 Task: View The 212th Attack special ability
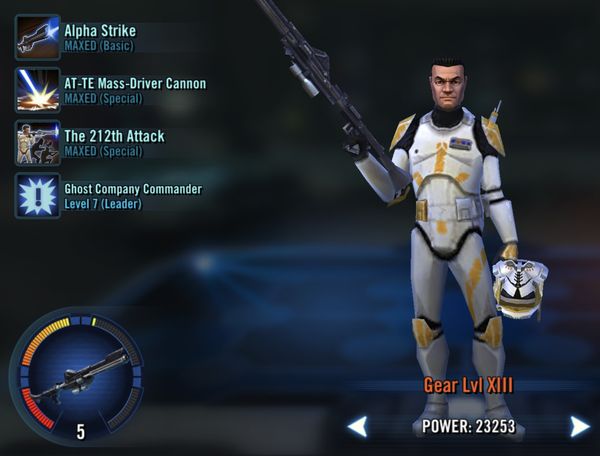click(38, 142)
